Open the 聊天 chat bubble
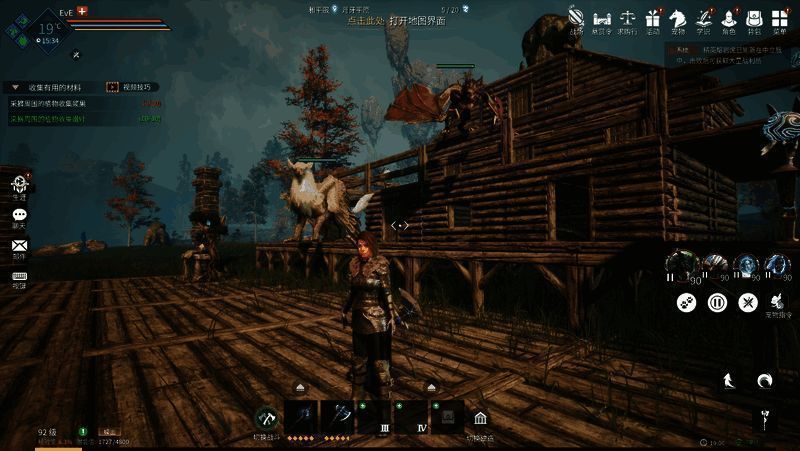This screenshot has height=451, width=800. pyautogui.click(x=19, y=215)
